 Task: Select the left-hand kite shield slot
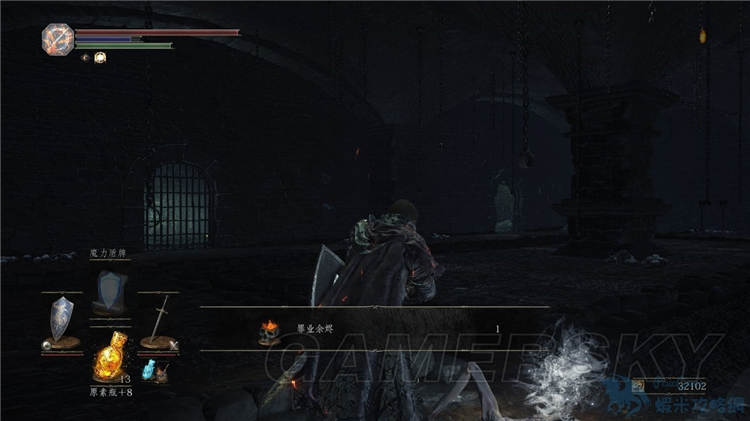click(x=62, y=322)
